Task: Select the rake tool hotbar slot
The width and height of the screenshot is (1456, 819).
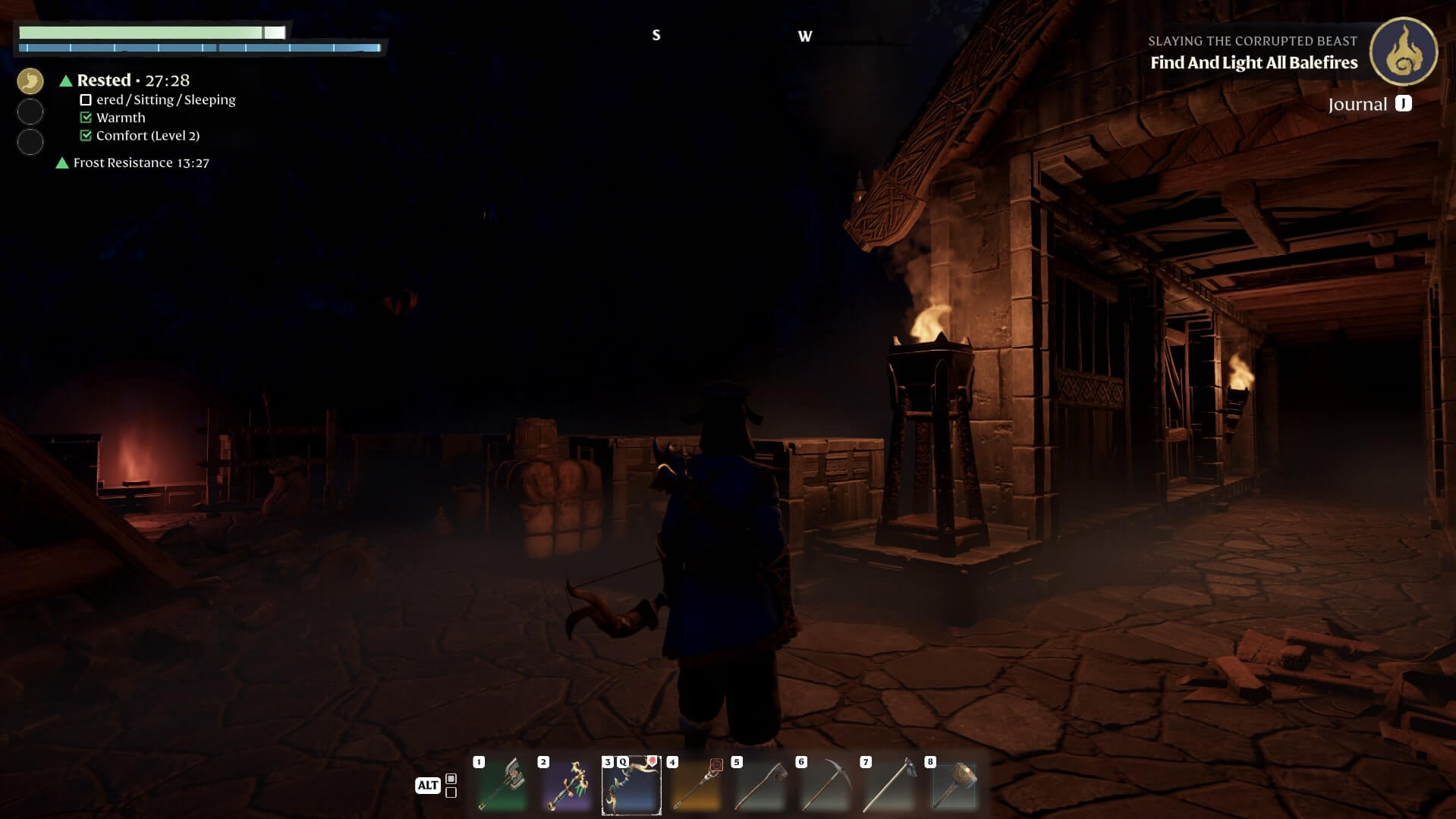Action: coord(889,786)
